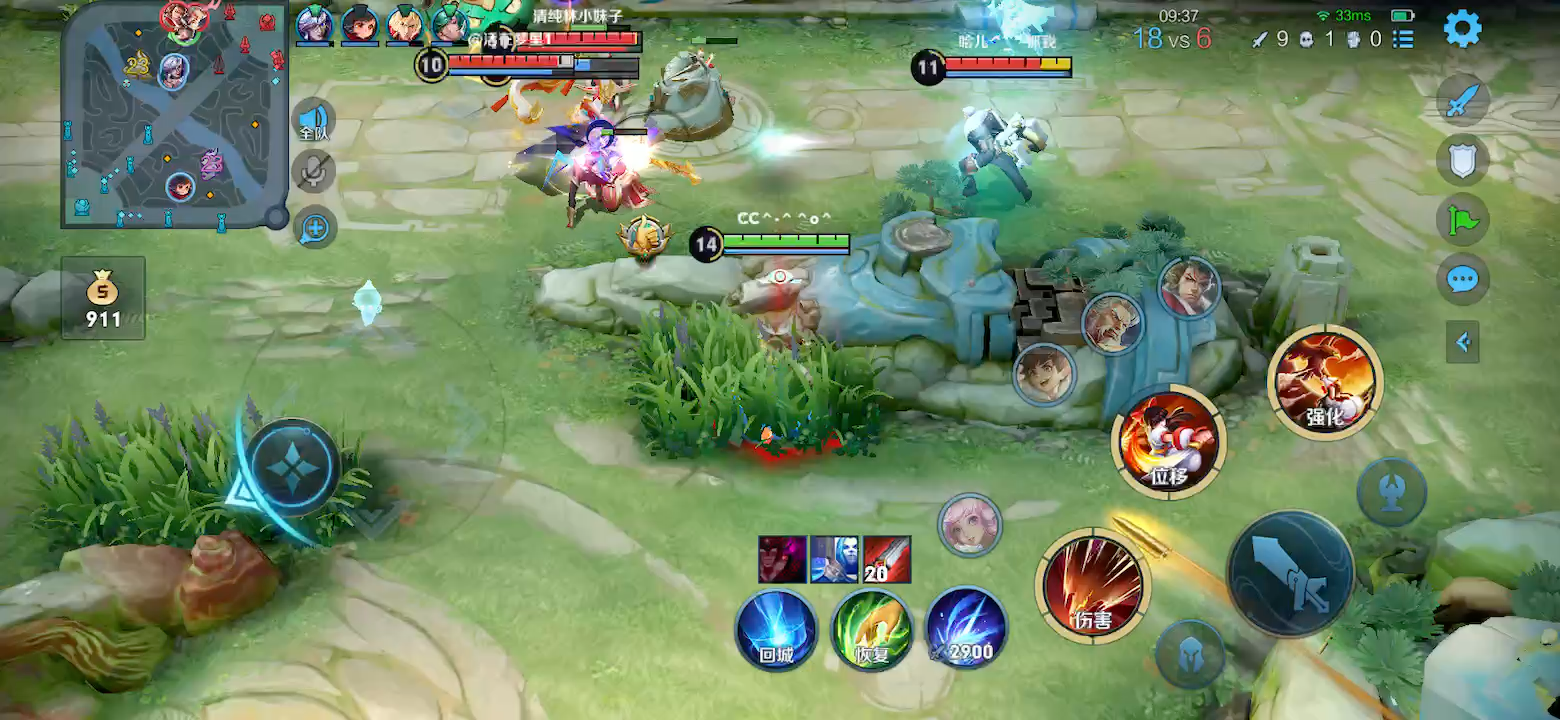Cast the 强化 enhance skill

[x=1325, y=382]
